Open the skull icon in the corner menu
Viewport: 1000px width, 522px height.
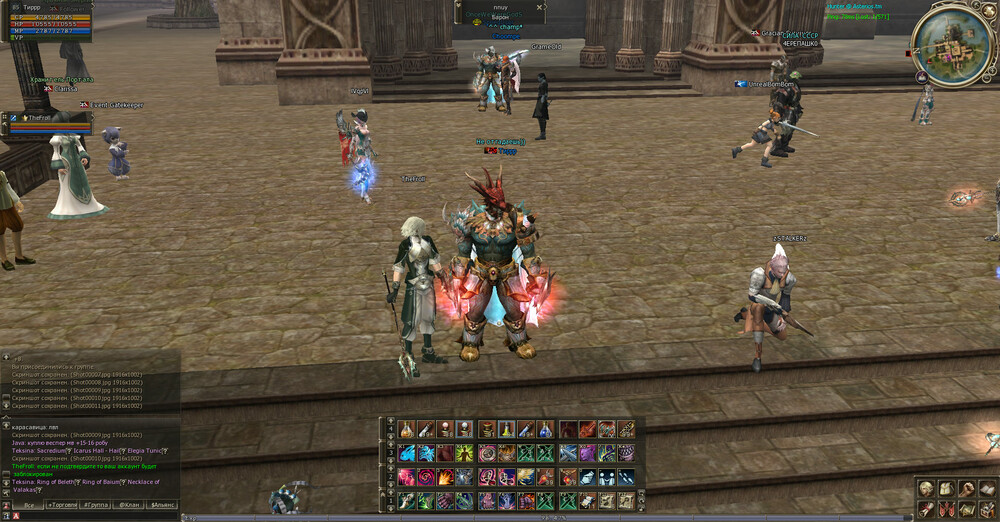[x=927, y=488]
